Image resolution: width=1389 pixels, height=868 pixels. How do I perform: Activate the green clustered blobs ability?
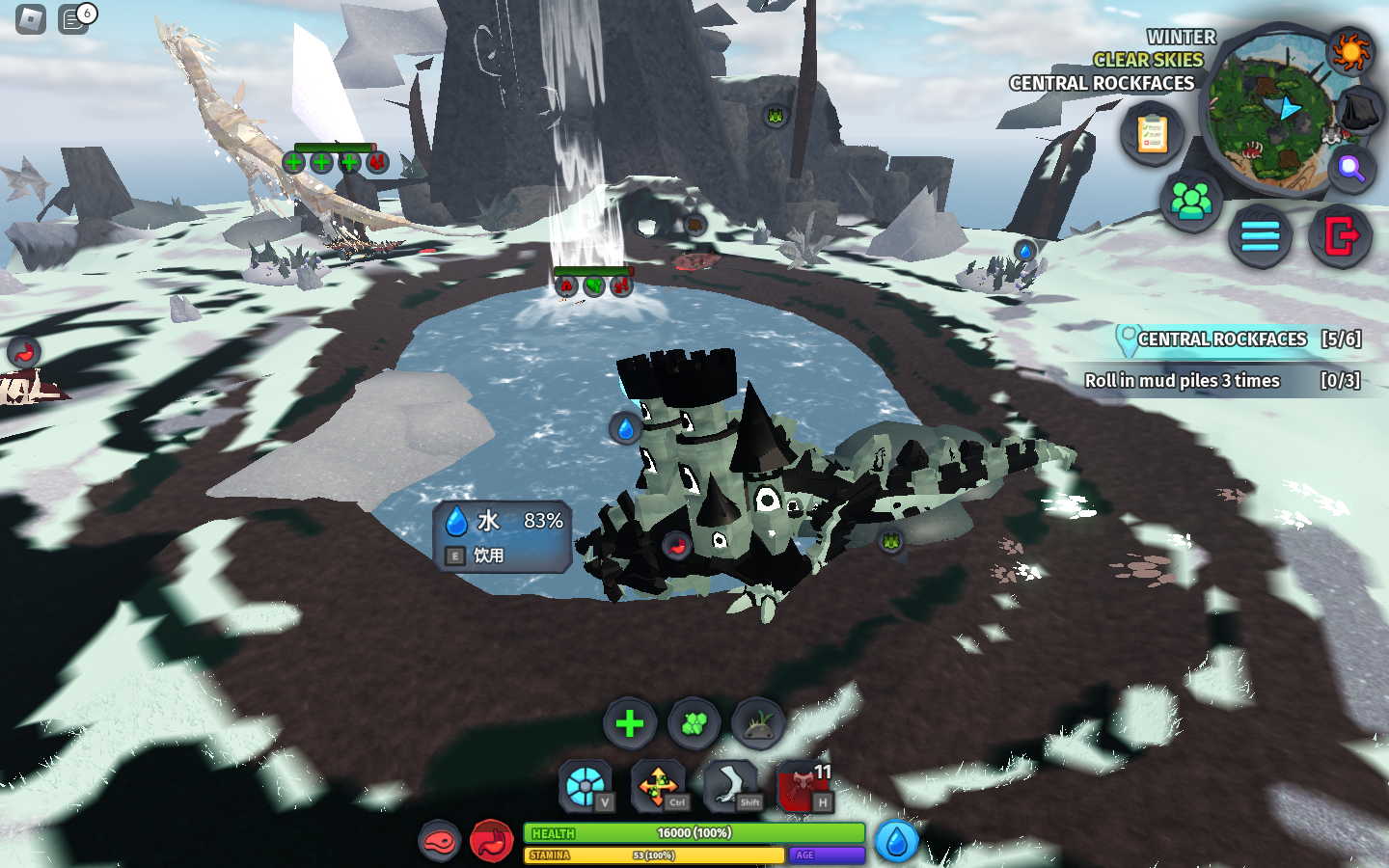tap(694, 723)
